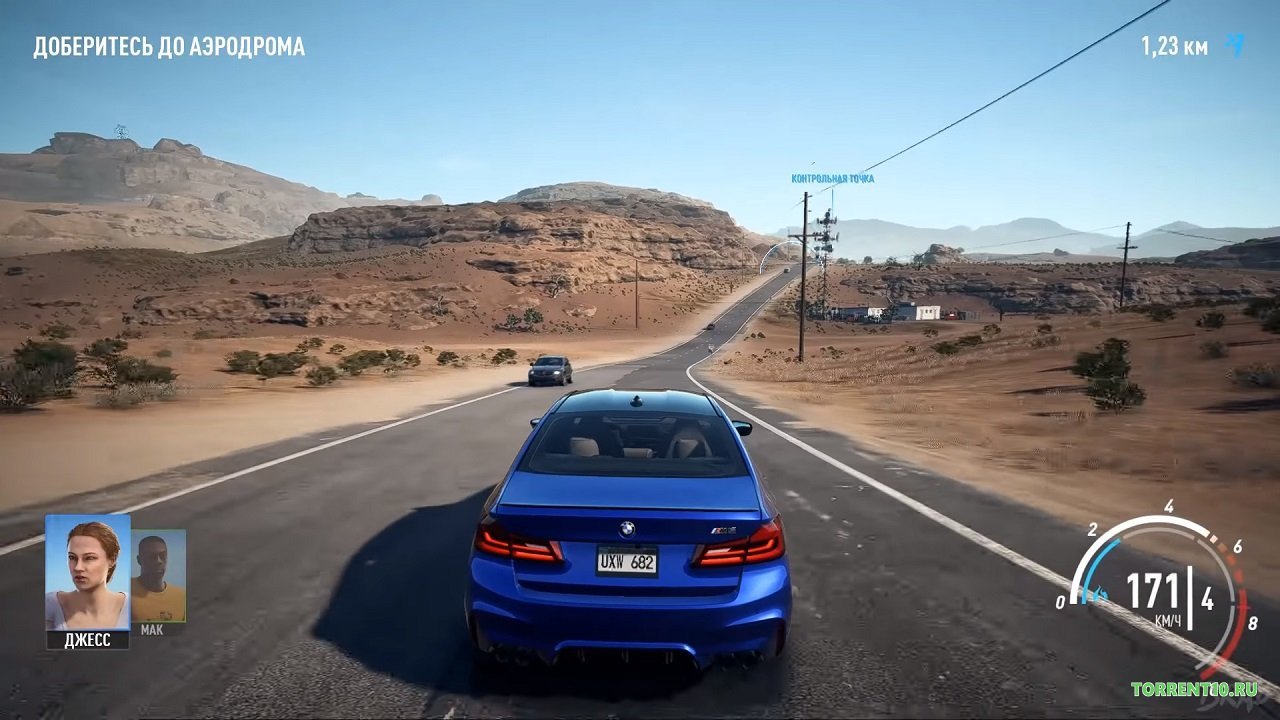1280x720 pixels.
Task: Click the КОНТРОЛЬНАЯ ТОЧКА checkpoint marker
Action: tap(833, 178)
